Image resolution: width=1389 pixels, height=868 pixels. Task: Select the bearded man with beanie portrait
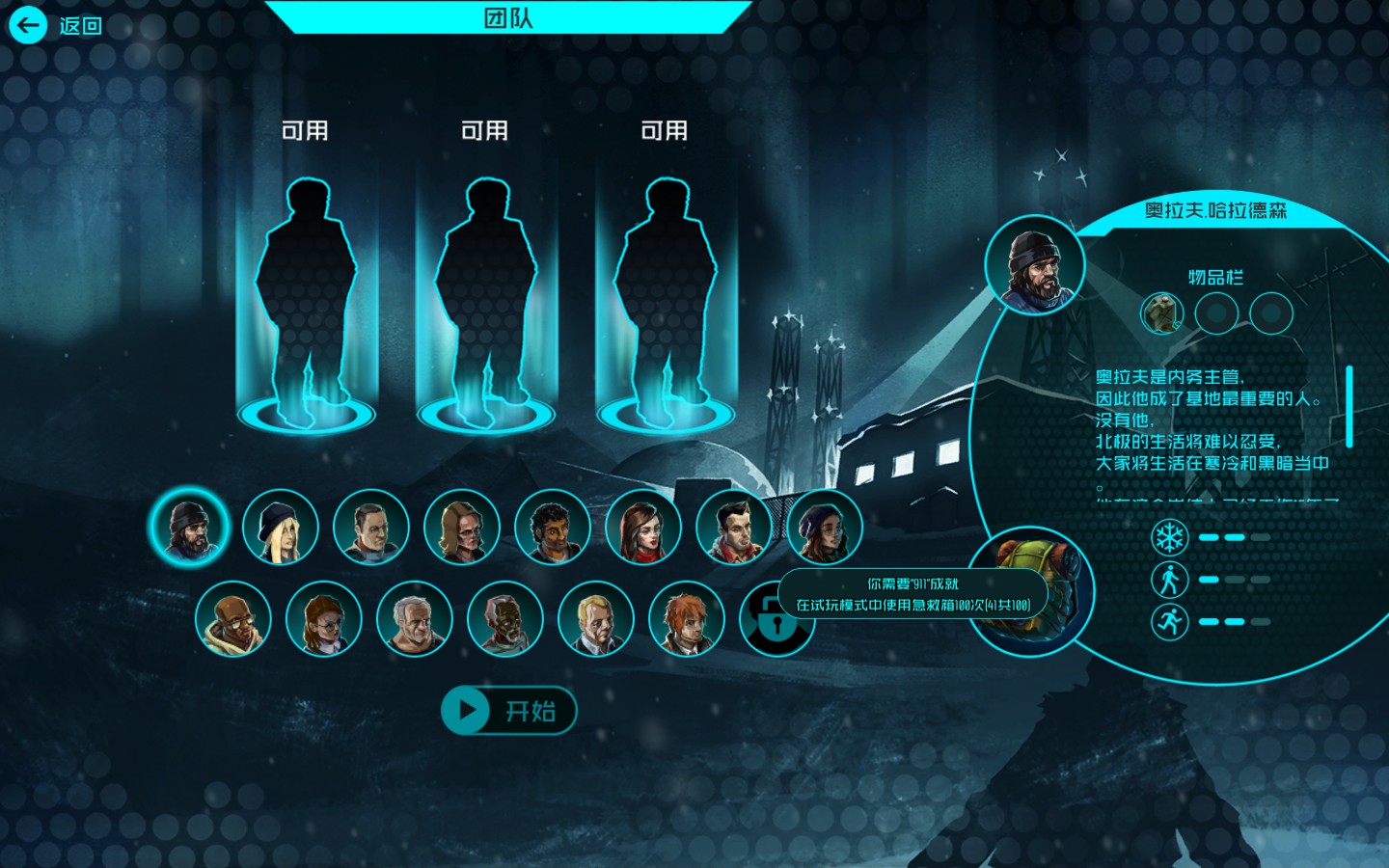pos(189,526)
